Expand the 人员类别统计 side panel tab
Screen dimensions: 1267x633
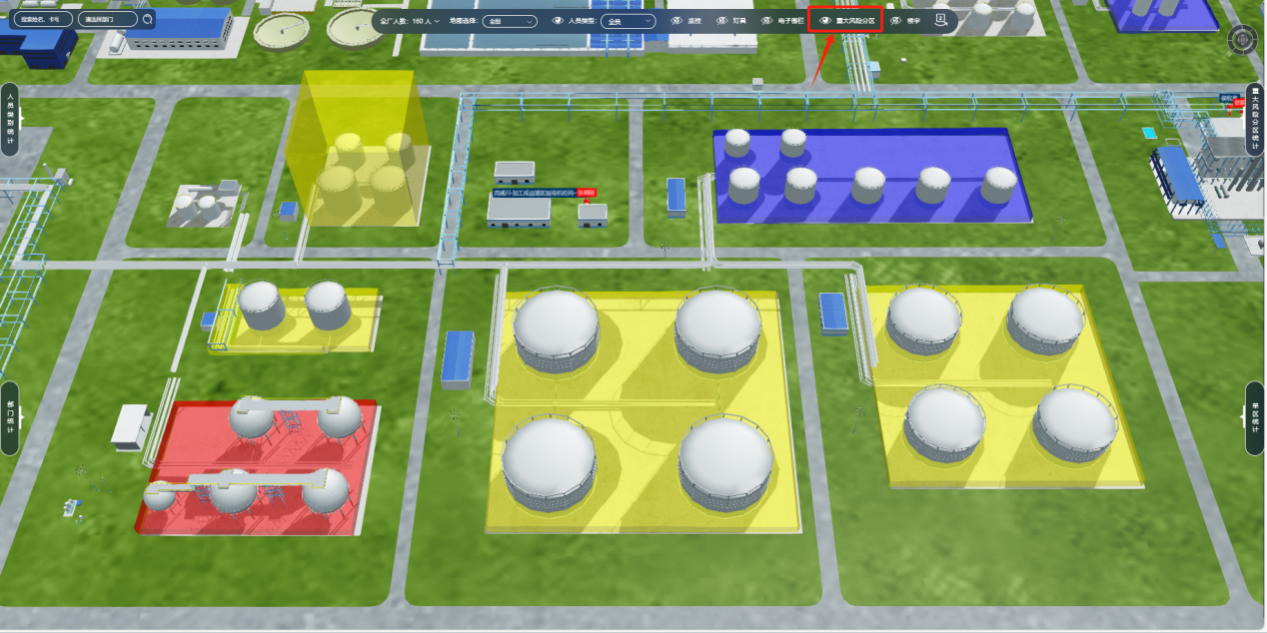10,119
